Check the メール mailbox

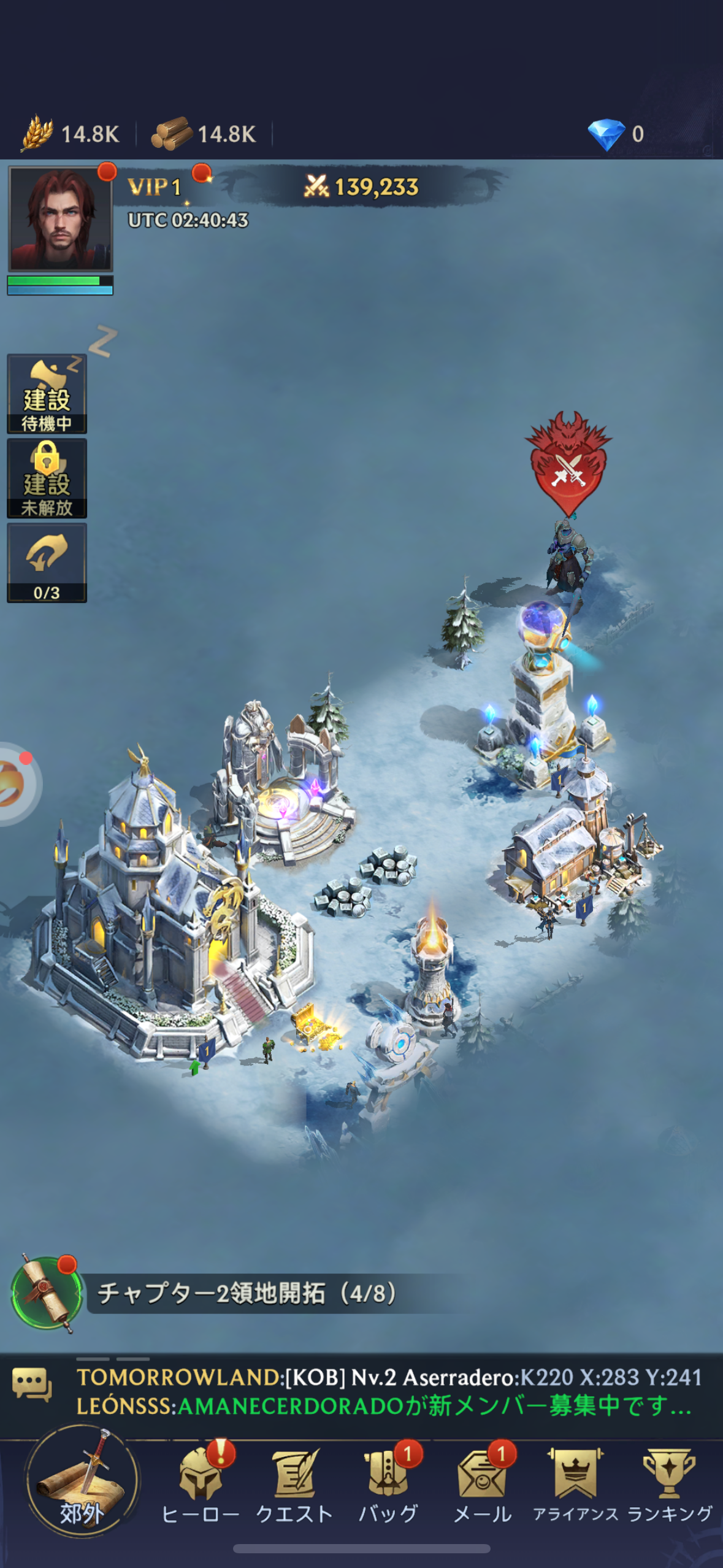(x=482, y=1485)
